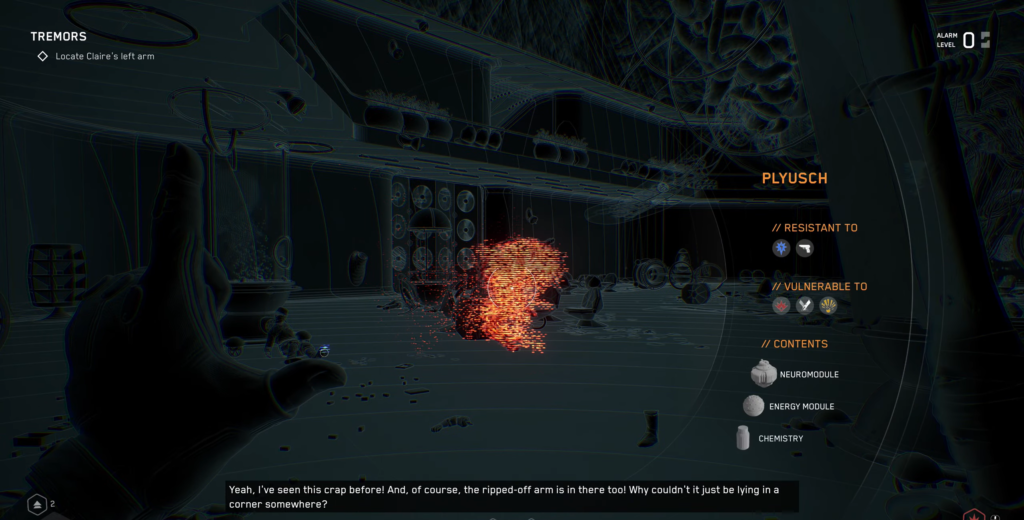The height and width of the screenshot is (520, 1024).
Task: Click the yellow fist vulnerability icon
Action: (x=828, y=306)
